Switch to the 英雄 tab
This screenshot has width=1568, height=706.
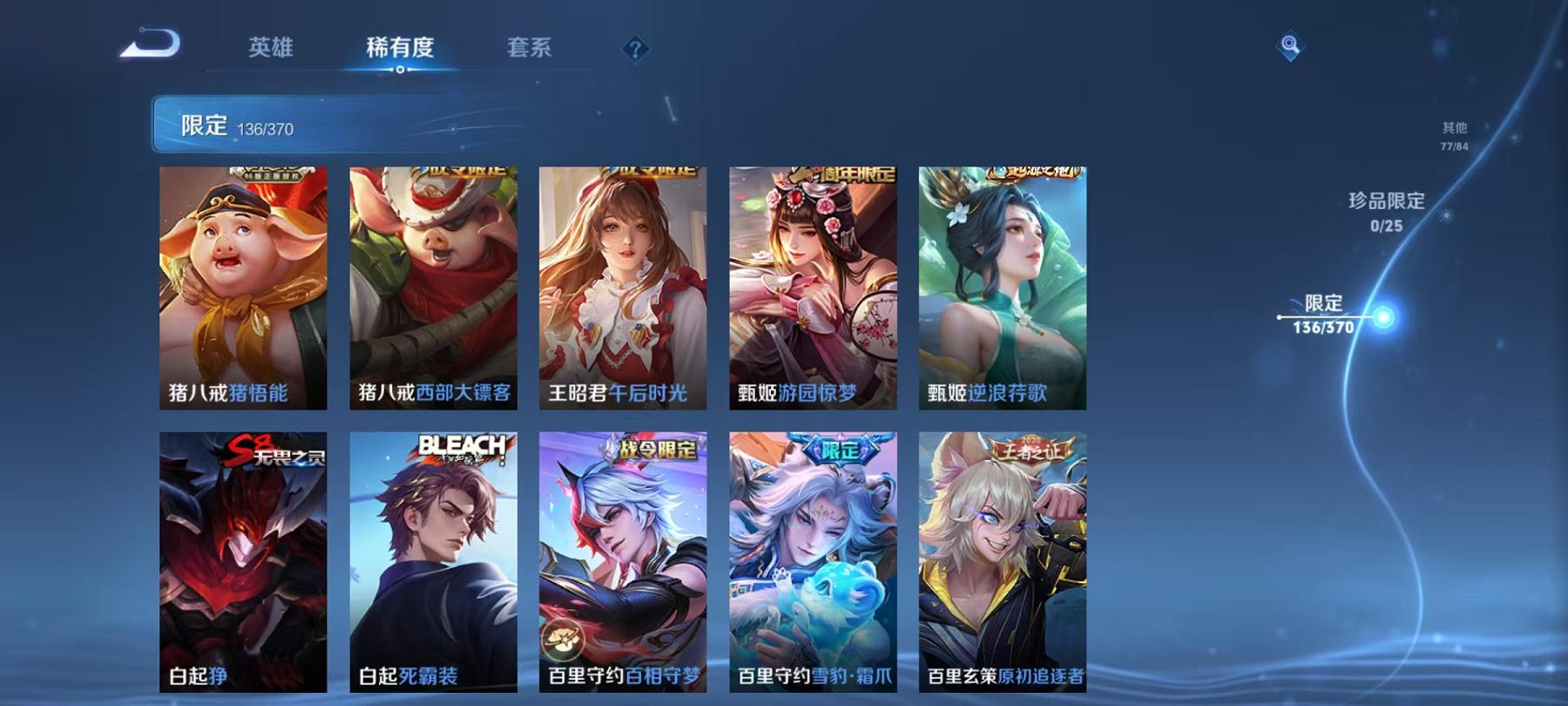tap(271, 50)
